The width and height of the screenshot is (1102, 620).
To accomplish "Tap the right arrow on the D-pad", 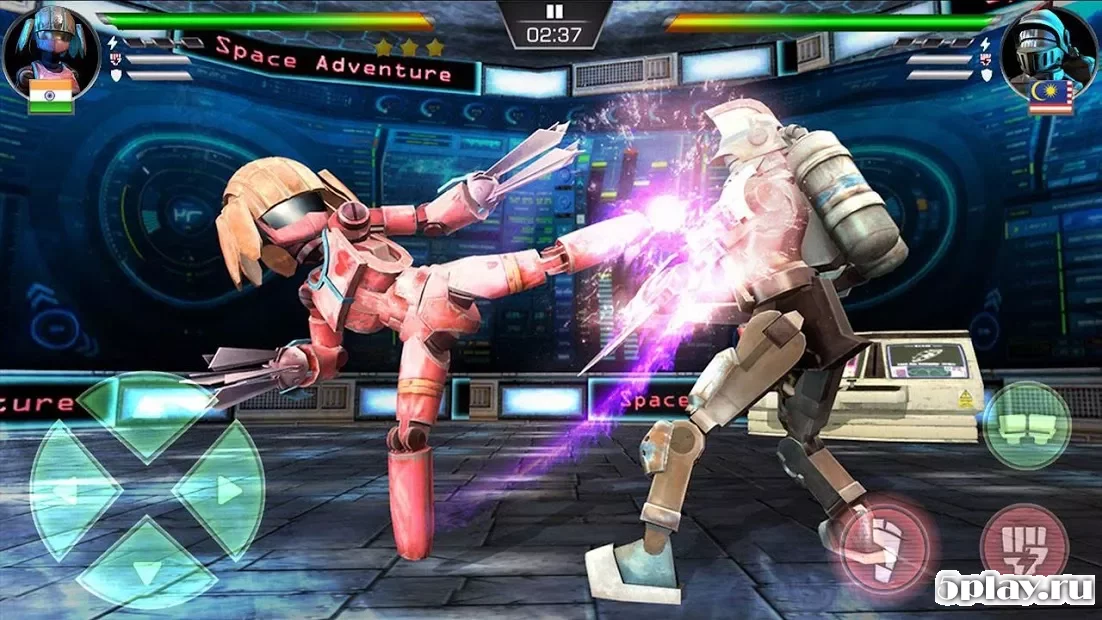I will (222, 489).
